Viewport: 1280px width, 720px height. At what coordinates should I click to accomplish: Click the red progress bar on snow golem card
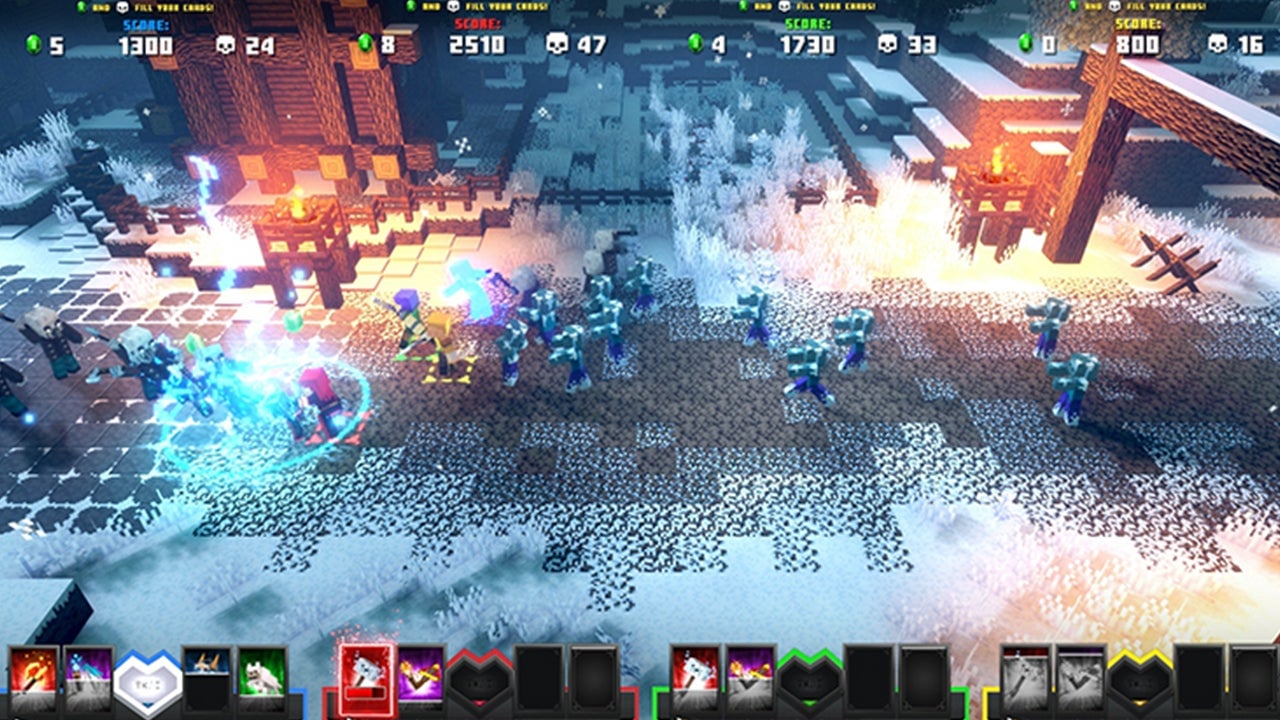click(365, 692)
